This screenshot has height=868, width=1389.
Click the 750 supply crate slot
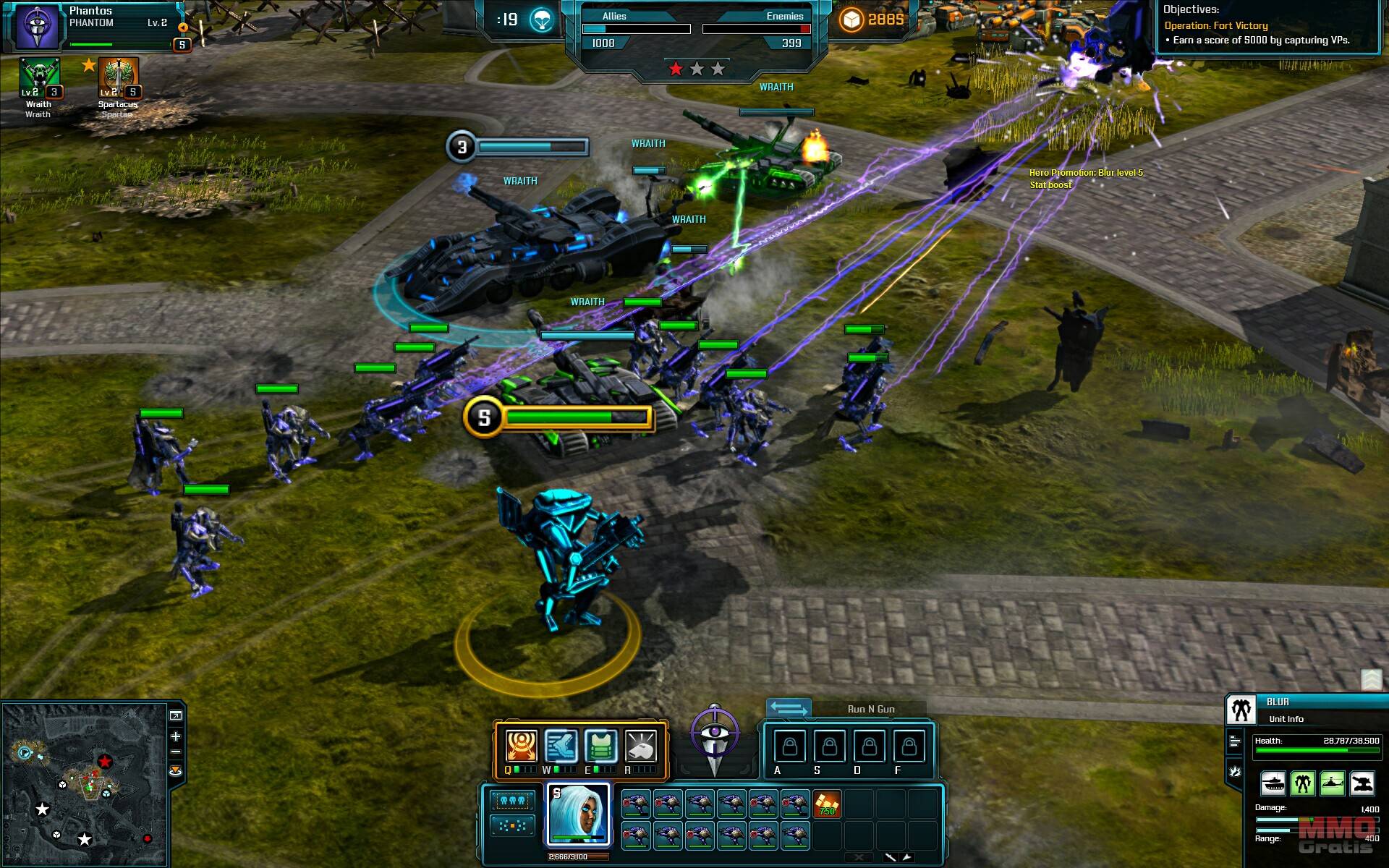pyautogui.click(x=827, y=804)
